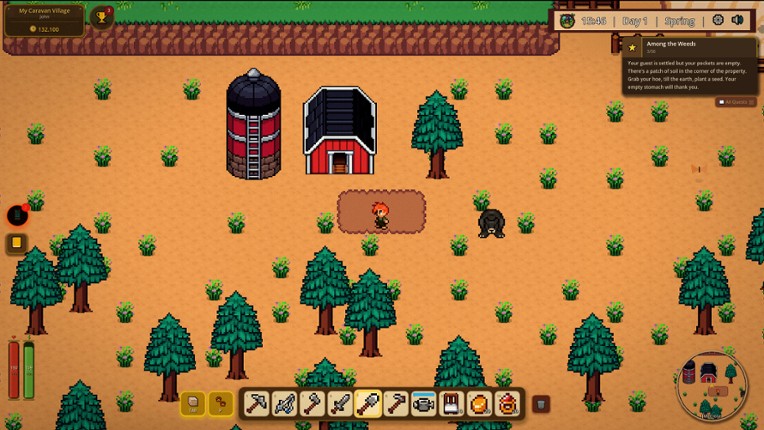Equip the sword hotbar slot
Screen dimensions: 764x430
pos(340,403)
